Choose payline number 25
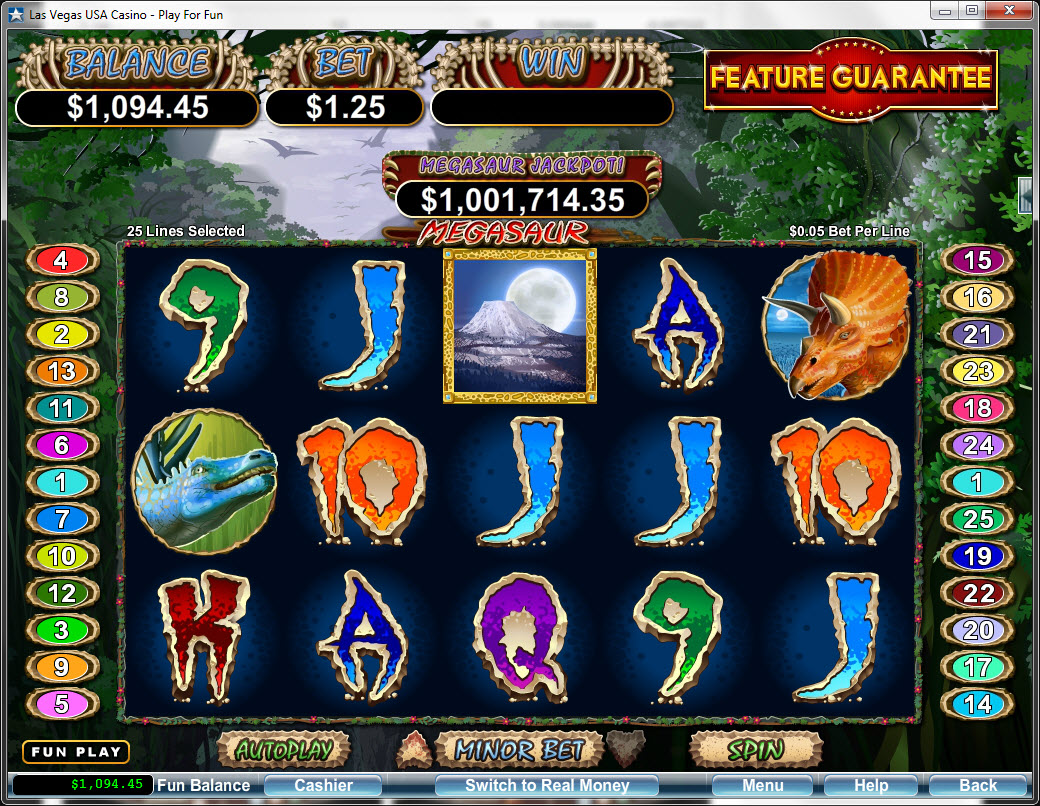The width and height of the screenshot is (1040, 806). (977, 519)
